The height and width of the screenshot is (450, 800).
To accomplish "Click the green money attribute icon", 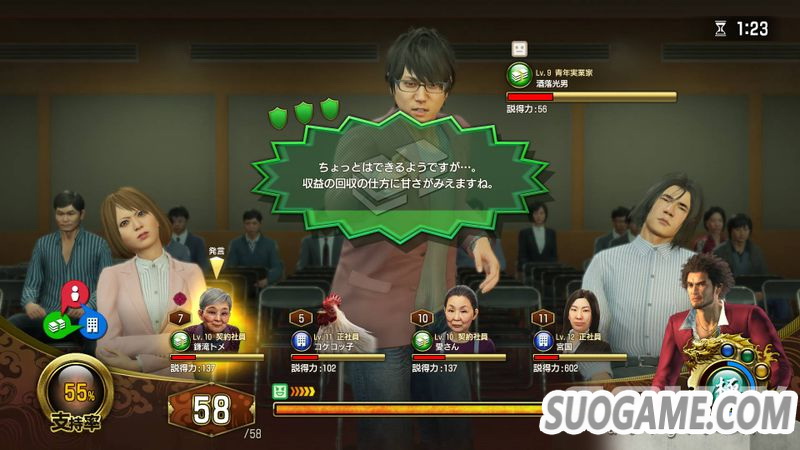I will coord(56,324).
